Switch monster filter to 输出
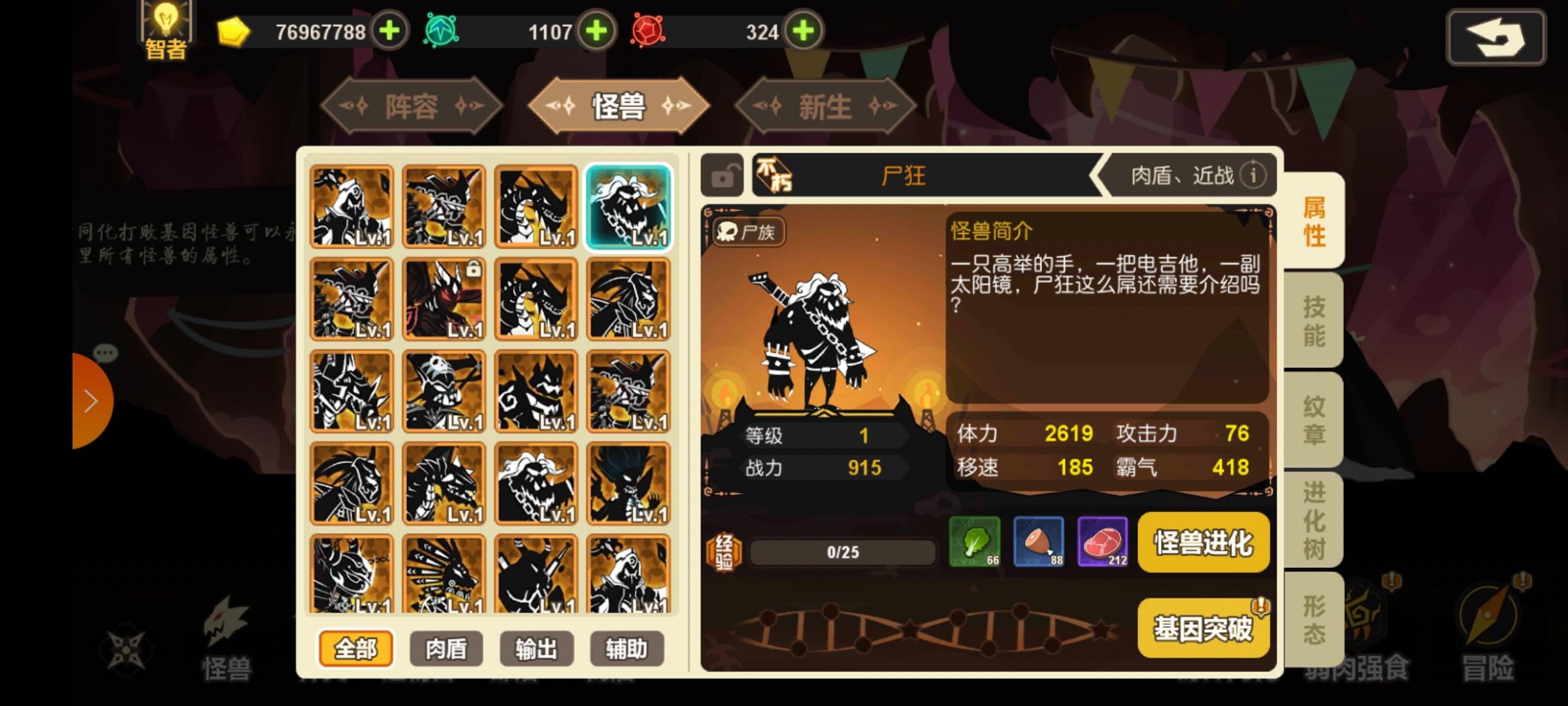The height and width of the screenshot is (706, 1568). pyautogui.click(x=536, y=648)
